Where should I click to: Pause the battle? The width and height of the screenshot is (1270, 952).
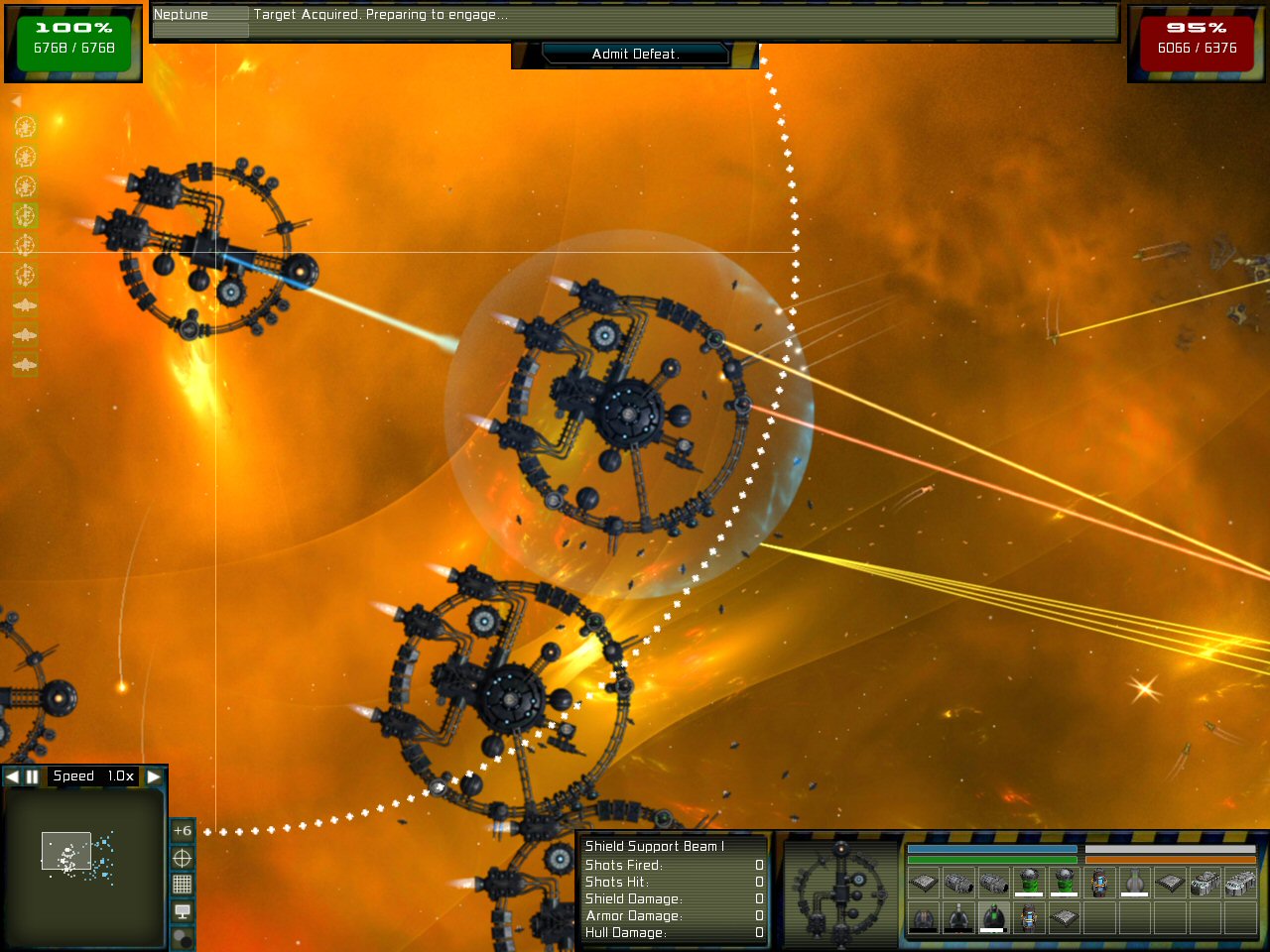(x=32, y=776)
